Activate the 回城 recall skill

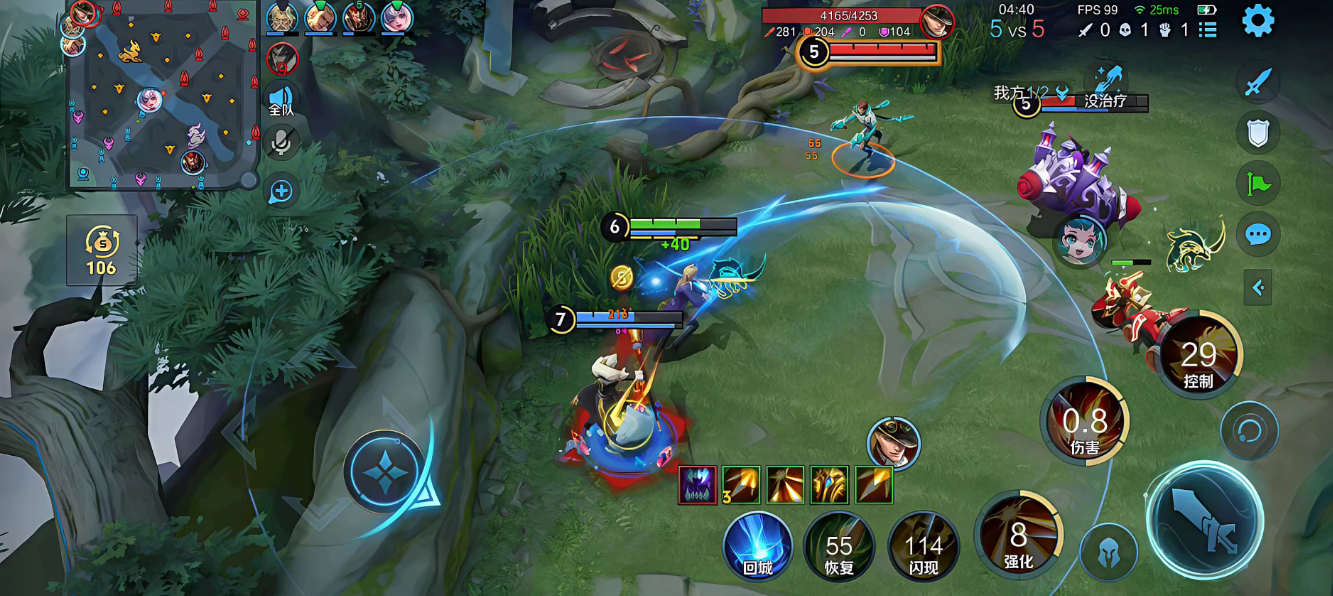758,546
